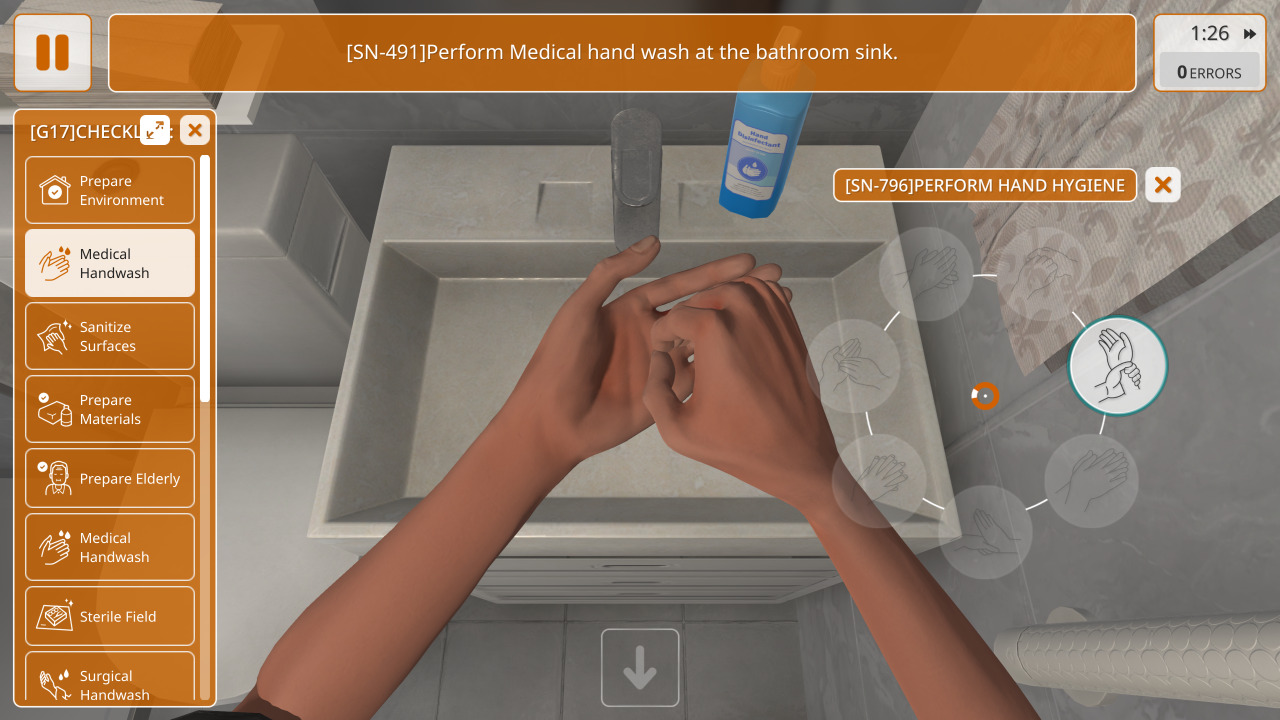Viewport: 1280px width, 720px height.
Task: Select the Surgical Handwash checklist step
Action: pos(110,684)
